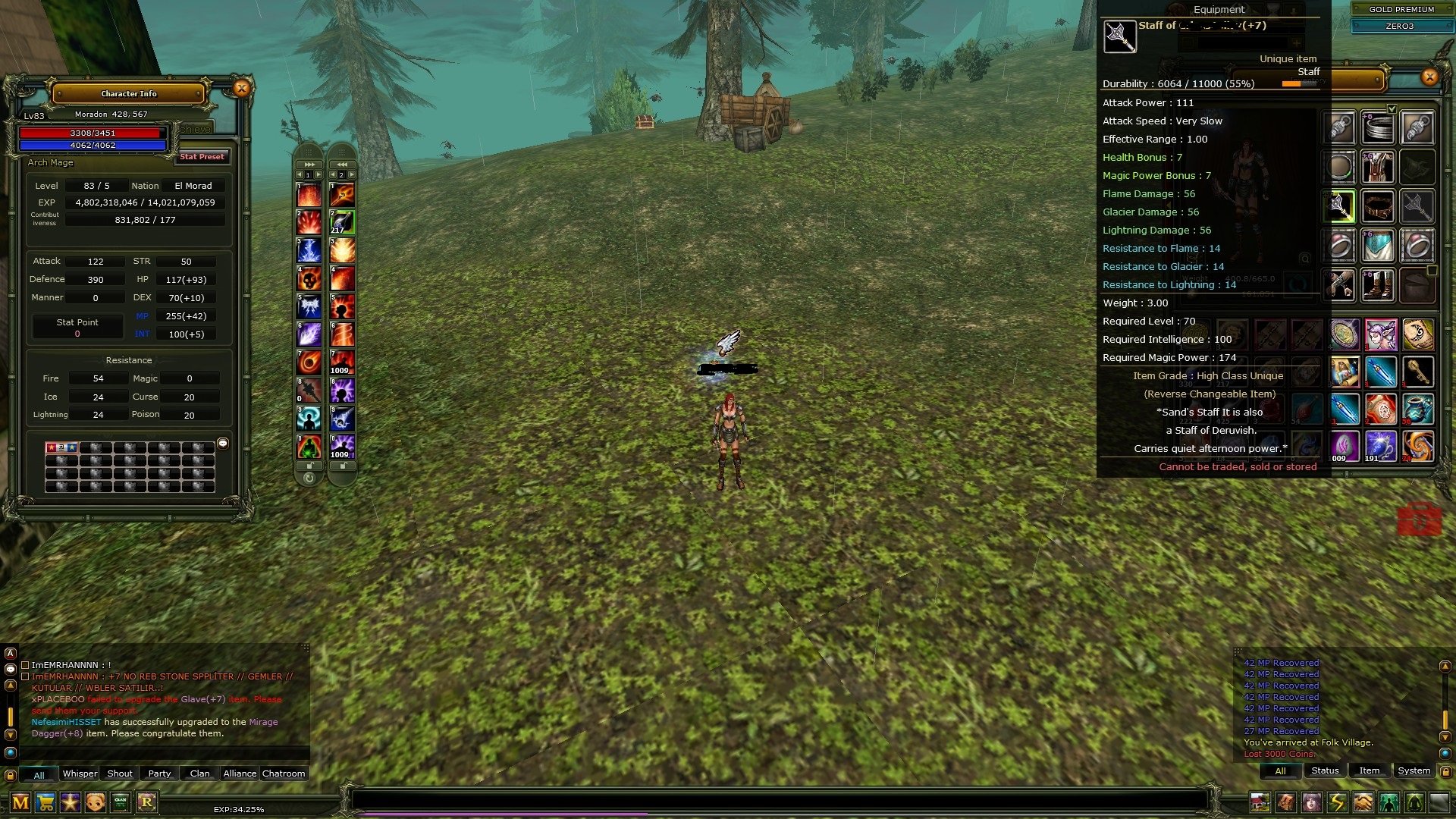Toggle the padlock beside the chat tabs
Viewport: 1456px width, 819px height.
(x=10, y=774)
